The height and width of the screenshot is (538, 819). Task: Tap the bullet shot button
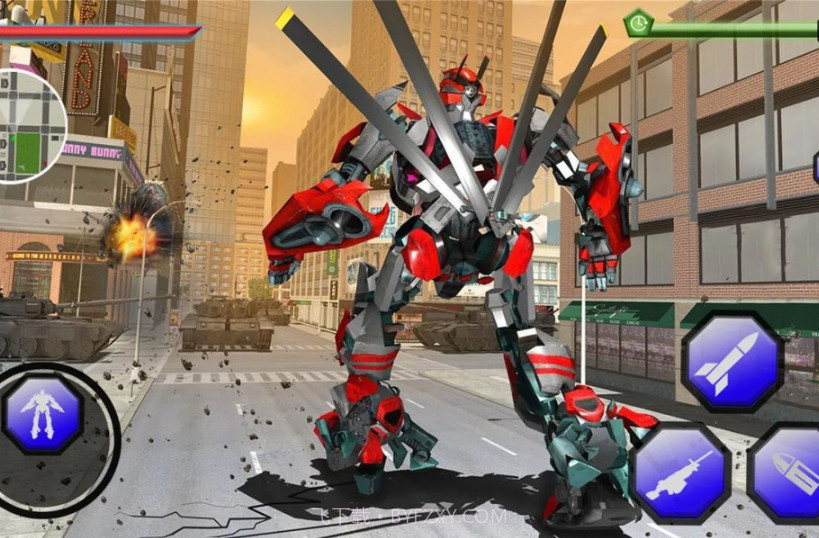coord(788,473)
